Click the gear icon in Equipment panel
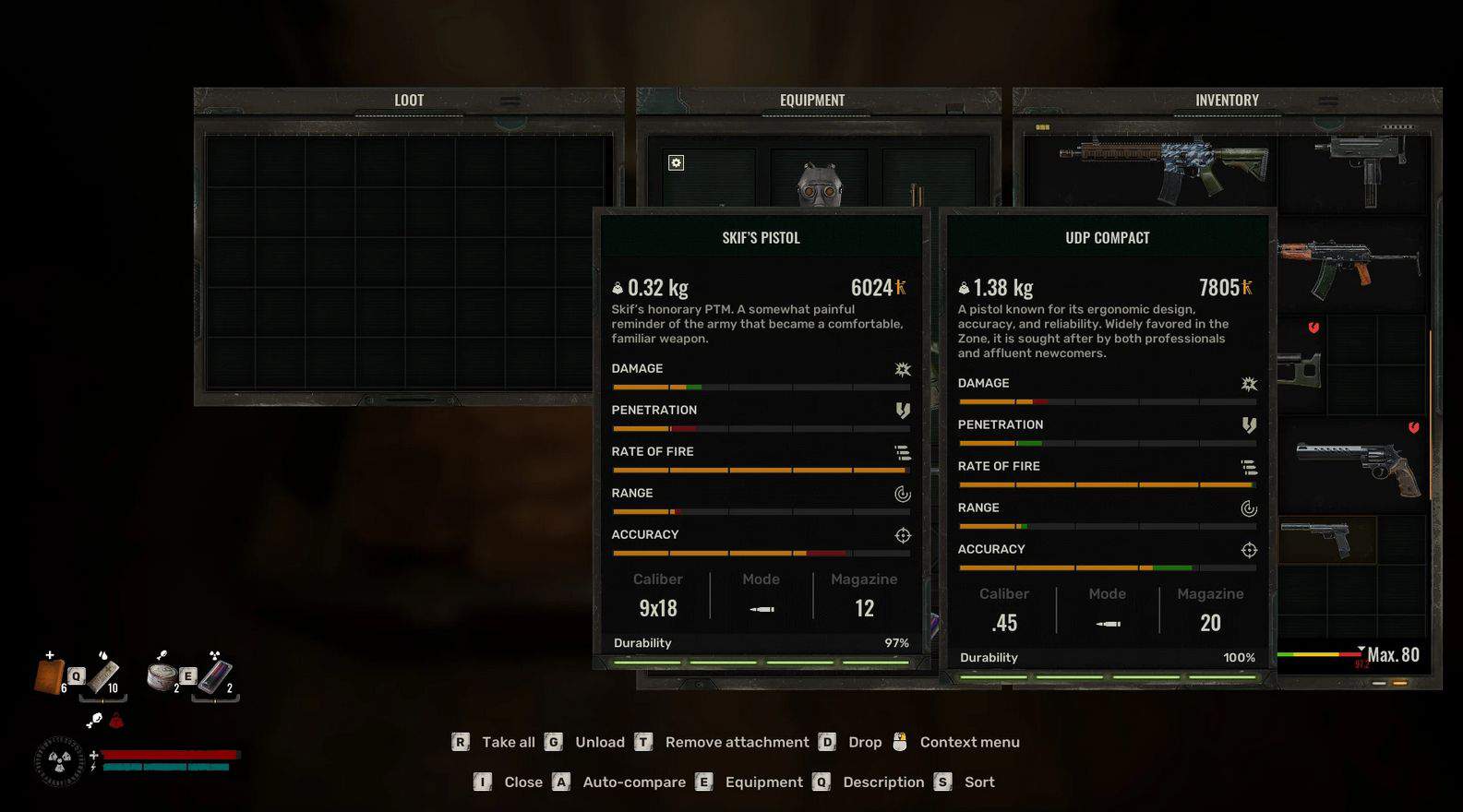The image size is (1463, 812). point(676,163)
